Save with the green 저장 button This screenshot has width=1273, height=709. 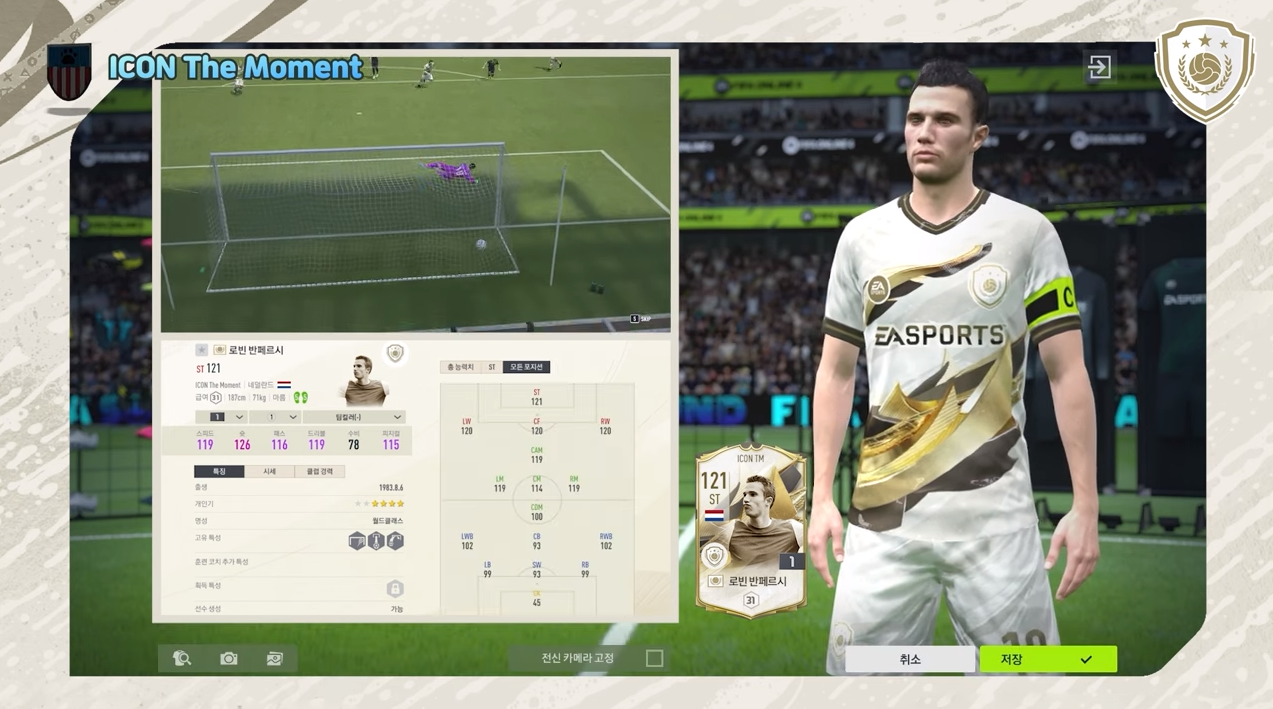tap(1047, 659)
